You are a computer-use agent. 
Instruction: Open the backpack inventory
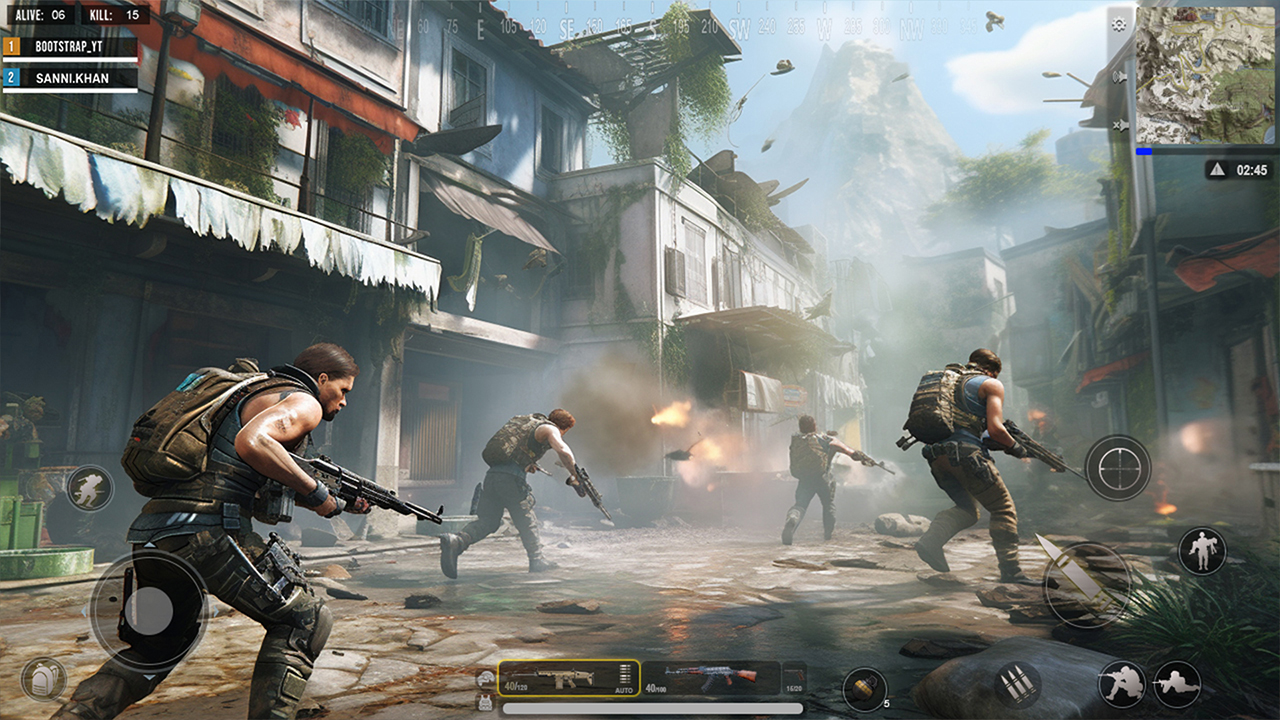[44, 680]
